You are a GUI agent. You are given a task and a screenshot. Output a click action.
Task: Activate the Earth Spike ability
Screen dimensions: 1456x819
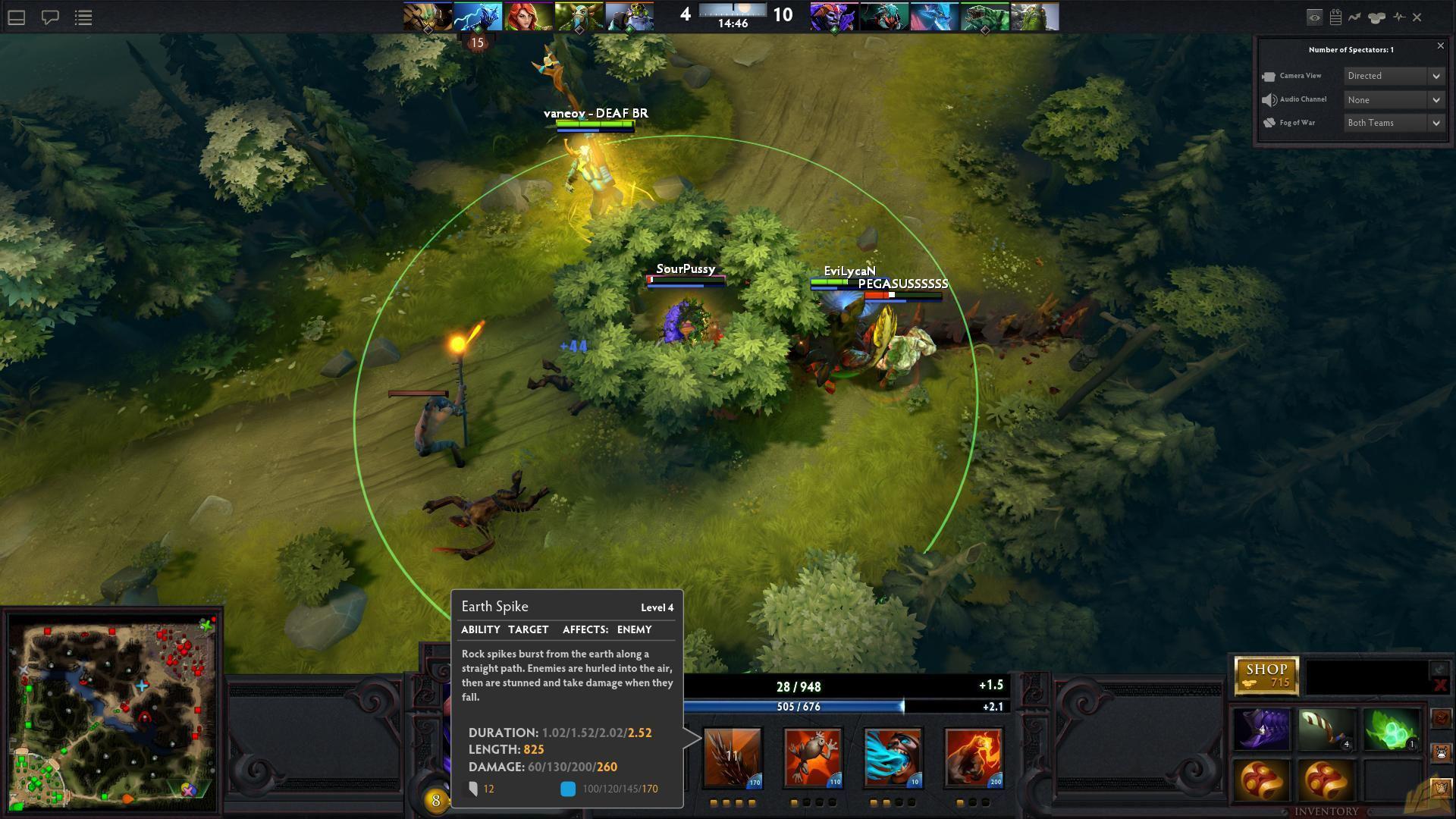(x=732, y=757)
